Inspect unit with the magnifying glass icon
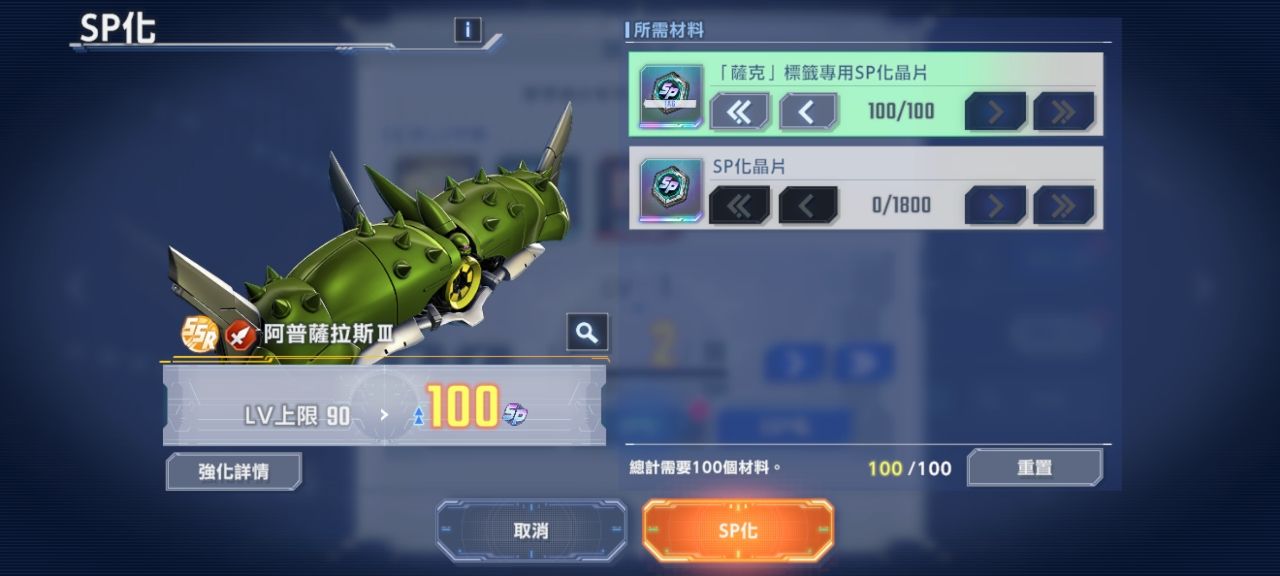 click(x=587, y=332)
